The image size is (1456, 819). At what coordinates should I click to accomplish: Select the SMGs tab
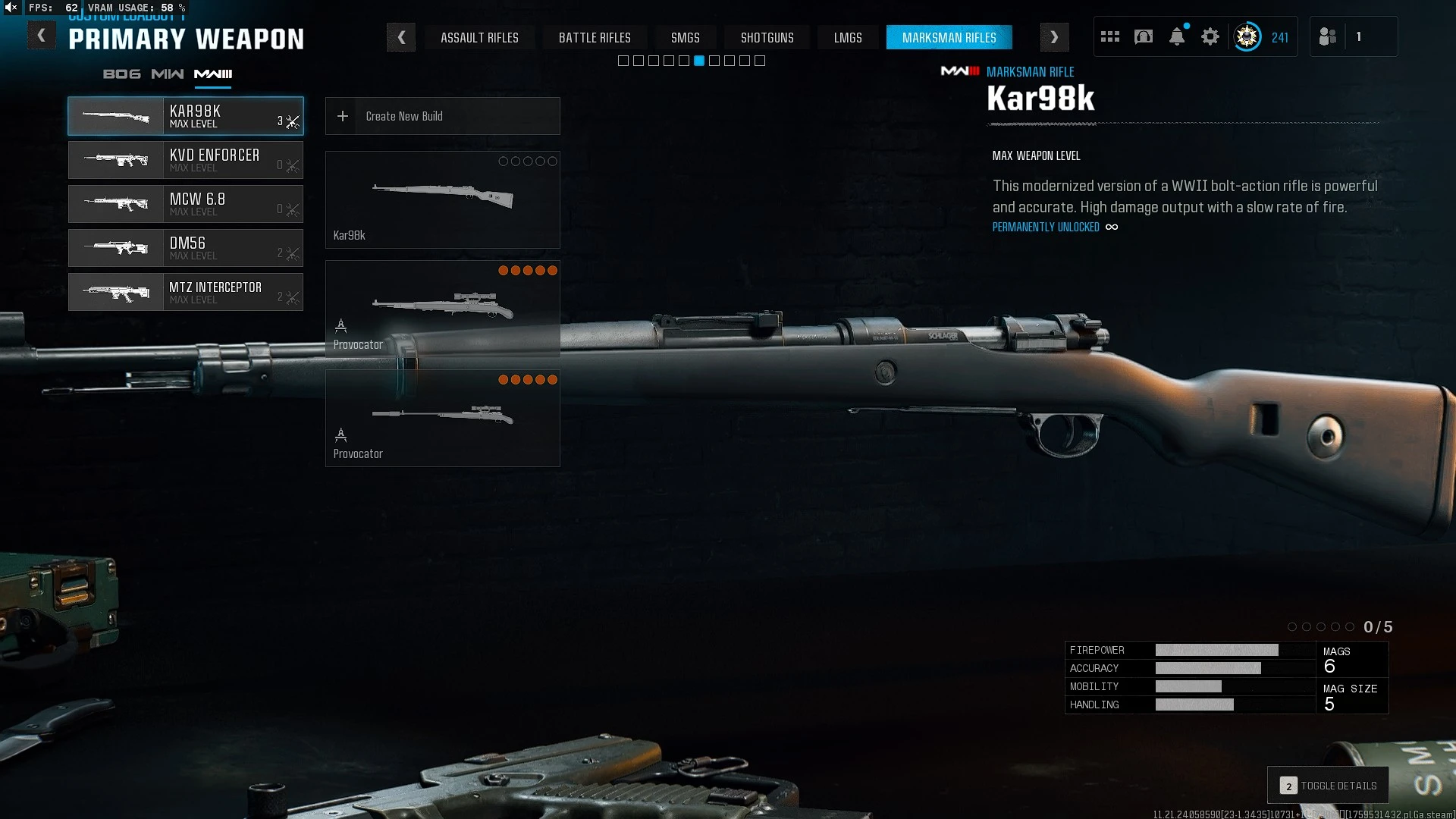685,38
